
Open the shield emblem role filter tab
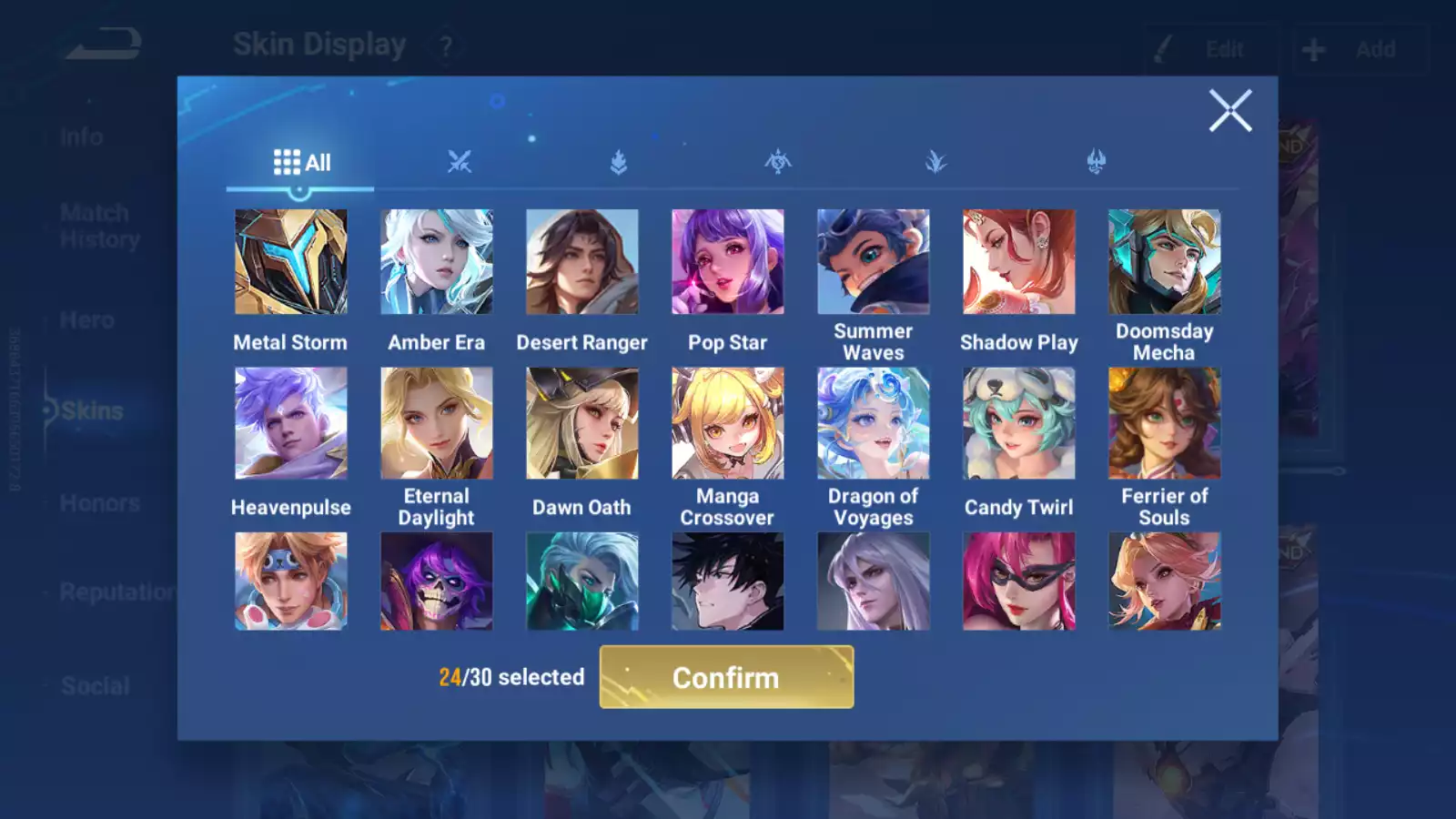point(617,161)
